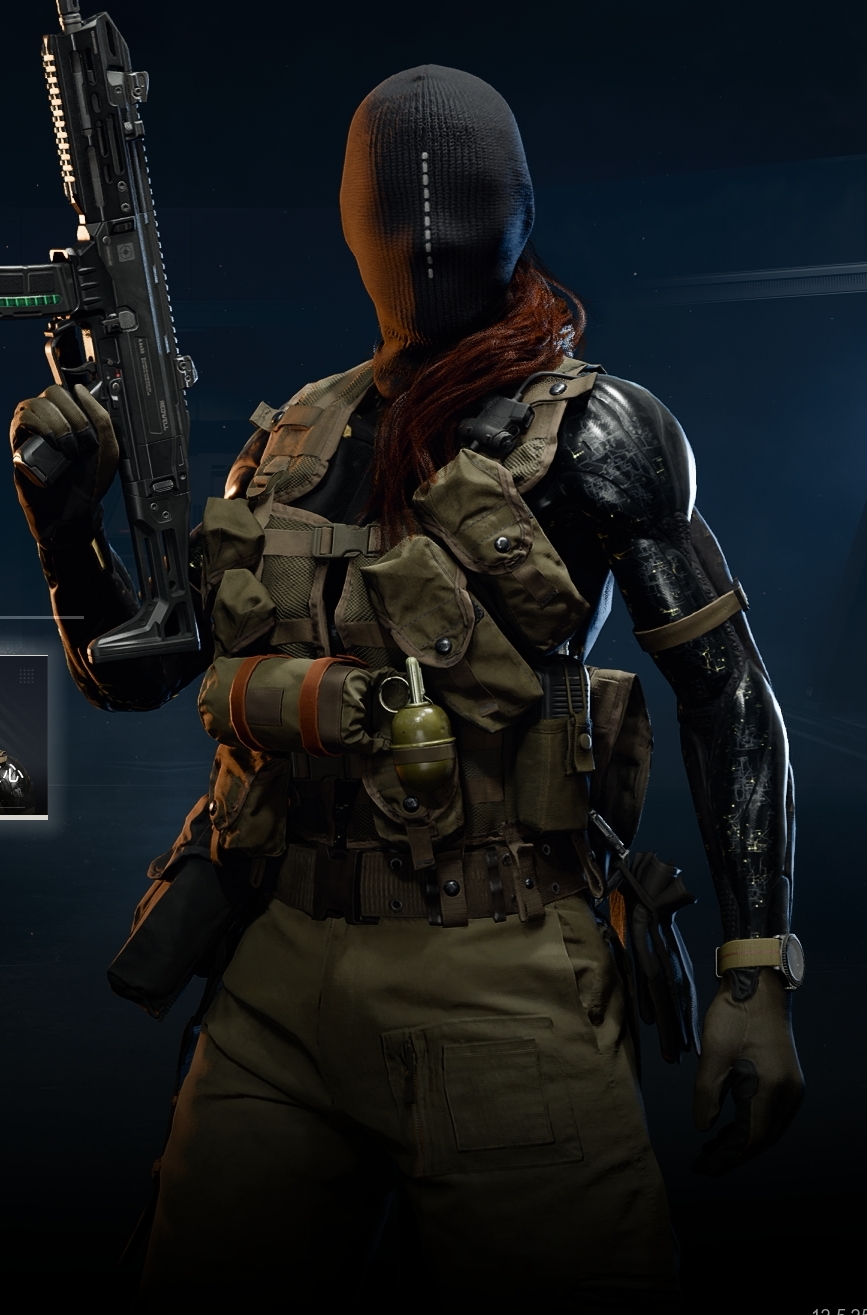Select the operator skin thumbnail card
Screen dimensions: 867x1315
point(22,736)
